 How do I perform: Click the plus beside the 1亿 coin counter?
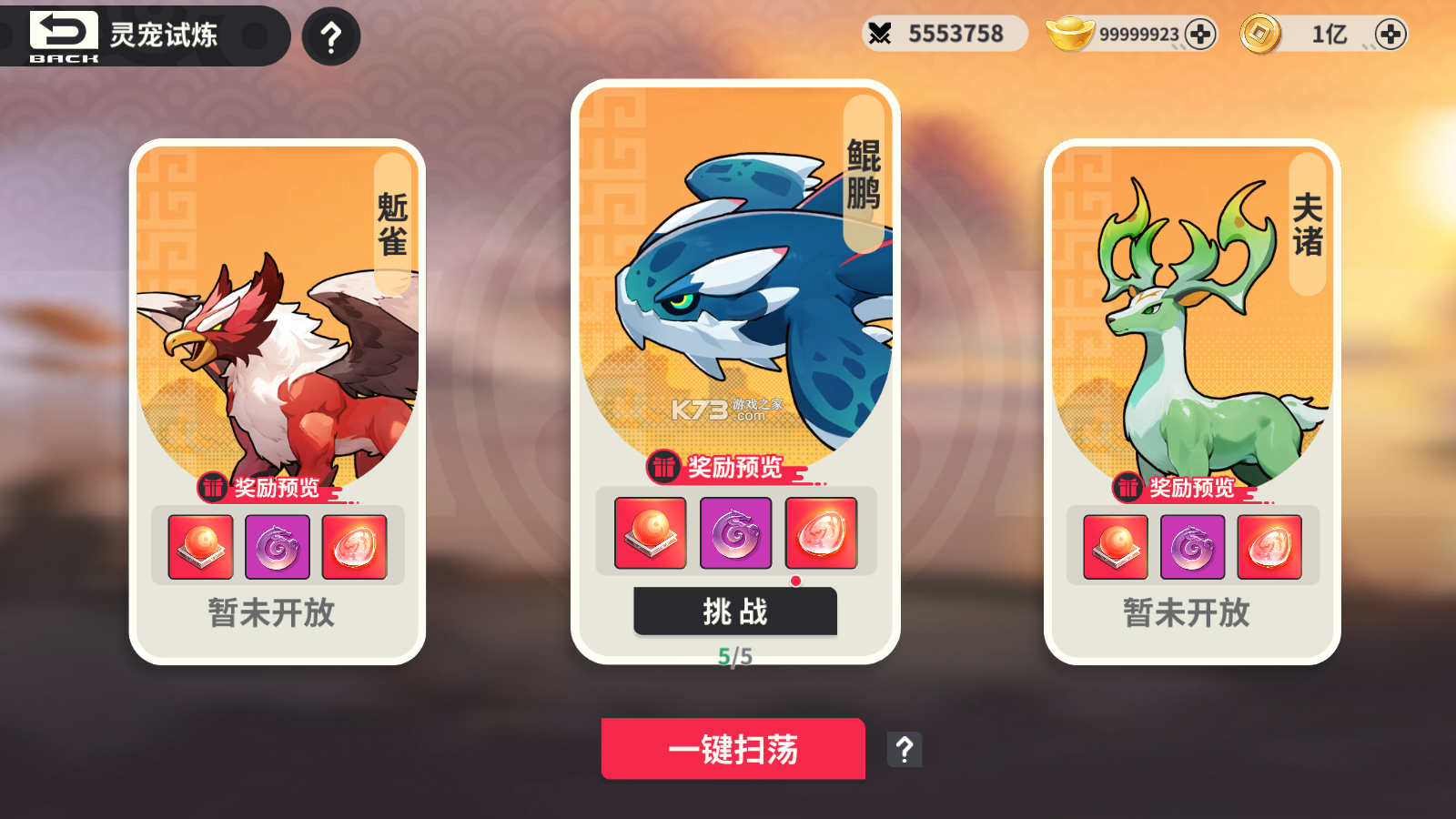coord(1391,34)
